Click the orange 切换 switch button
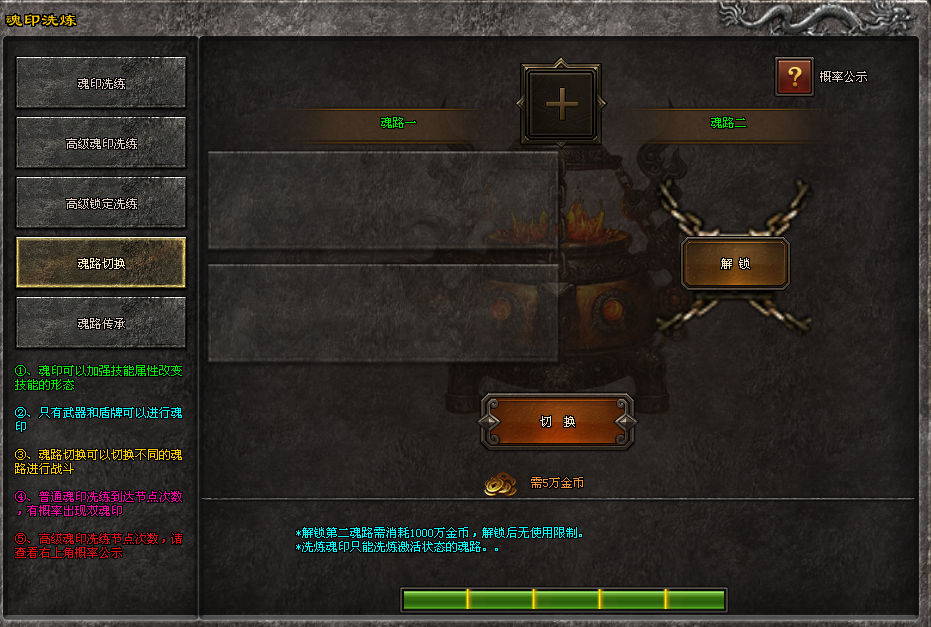Screen dimensions: 931x627 click(x=557, y=421)
